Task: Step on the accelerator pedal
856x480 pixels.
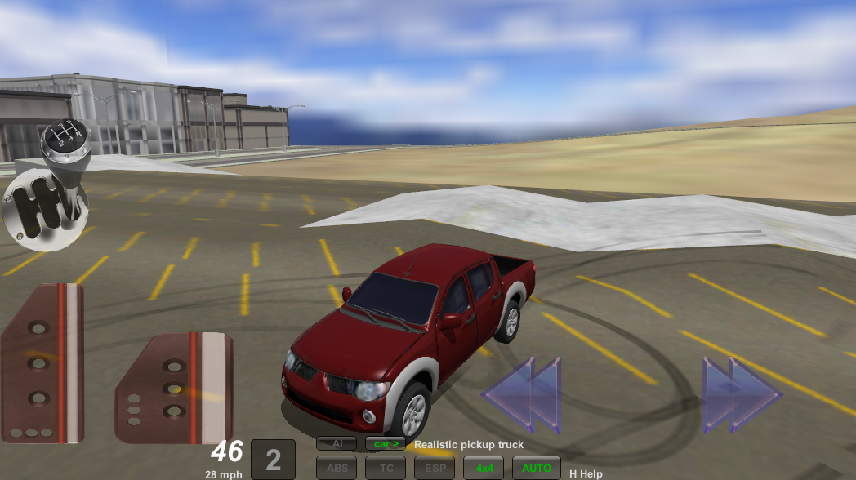Action: click(175, 387)
